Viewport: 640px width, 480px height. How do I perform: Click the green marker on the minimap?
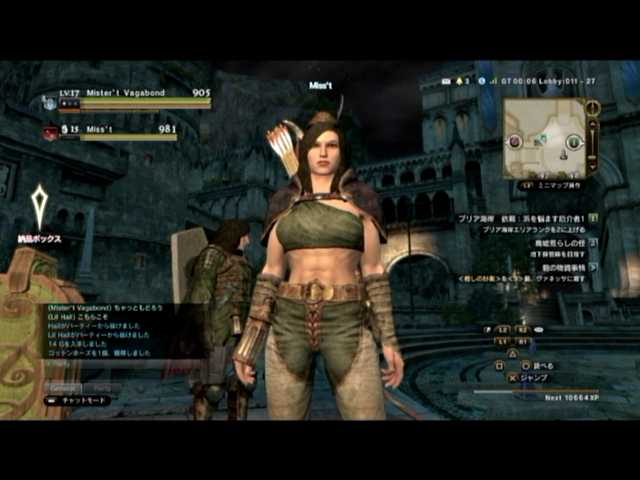574,143
